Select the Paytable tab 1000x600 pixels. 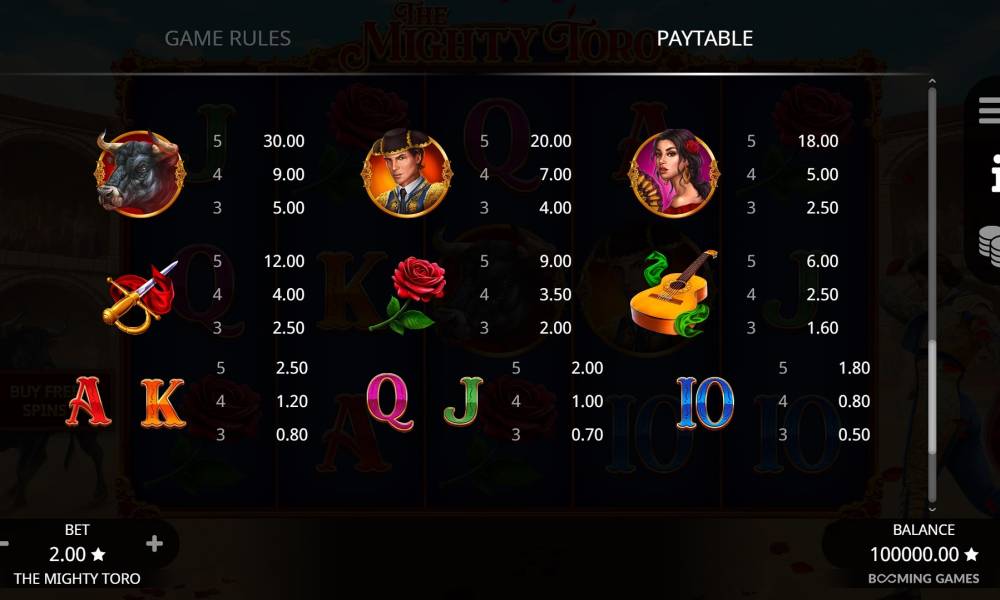705,39
